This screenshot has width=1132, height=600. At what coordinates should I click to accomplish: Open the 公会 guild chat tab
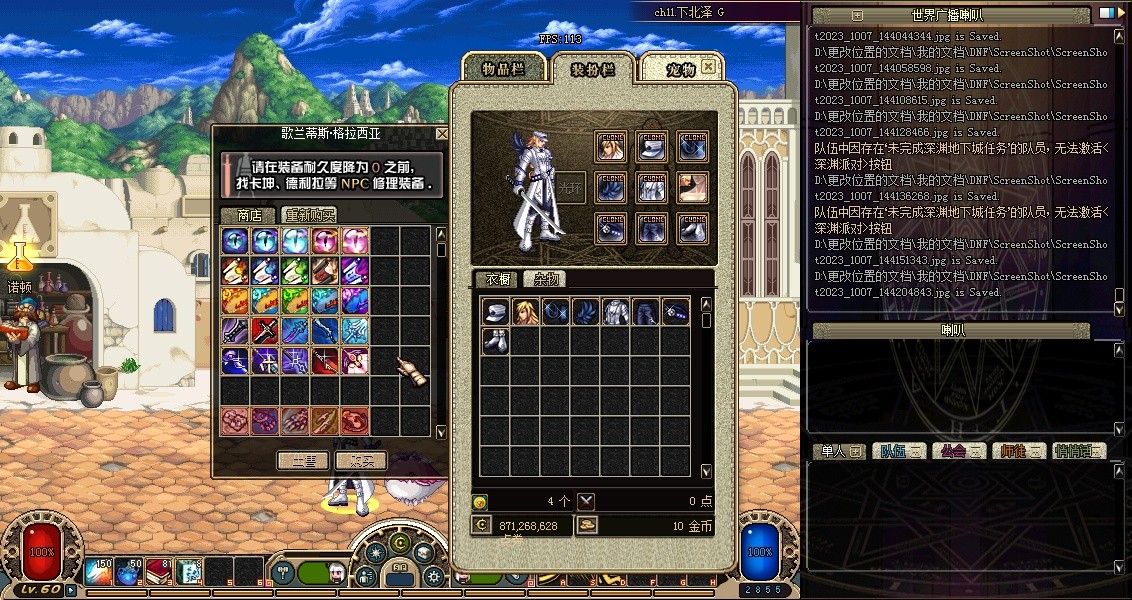[960, 451]
